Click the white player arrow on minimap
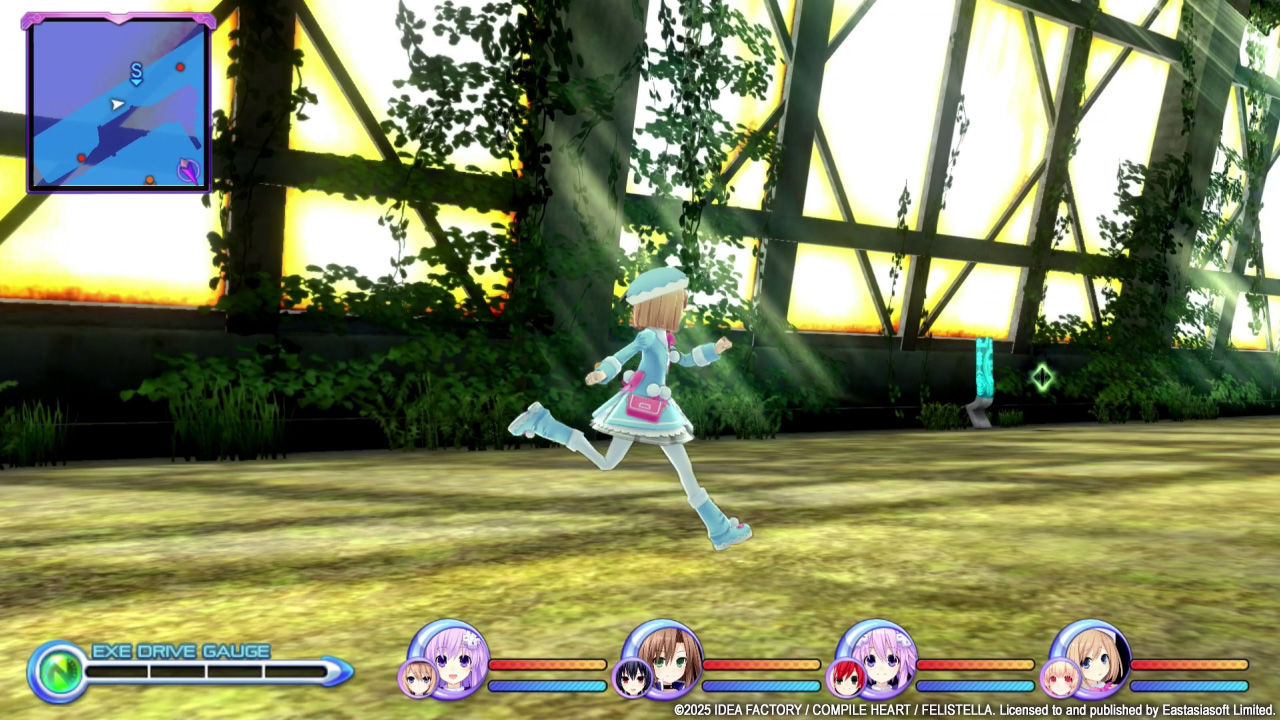Screen dimensions: 1280x720 point(117,104)
